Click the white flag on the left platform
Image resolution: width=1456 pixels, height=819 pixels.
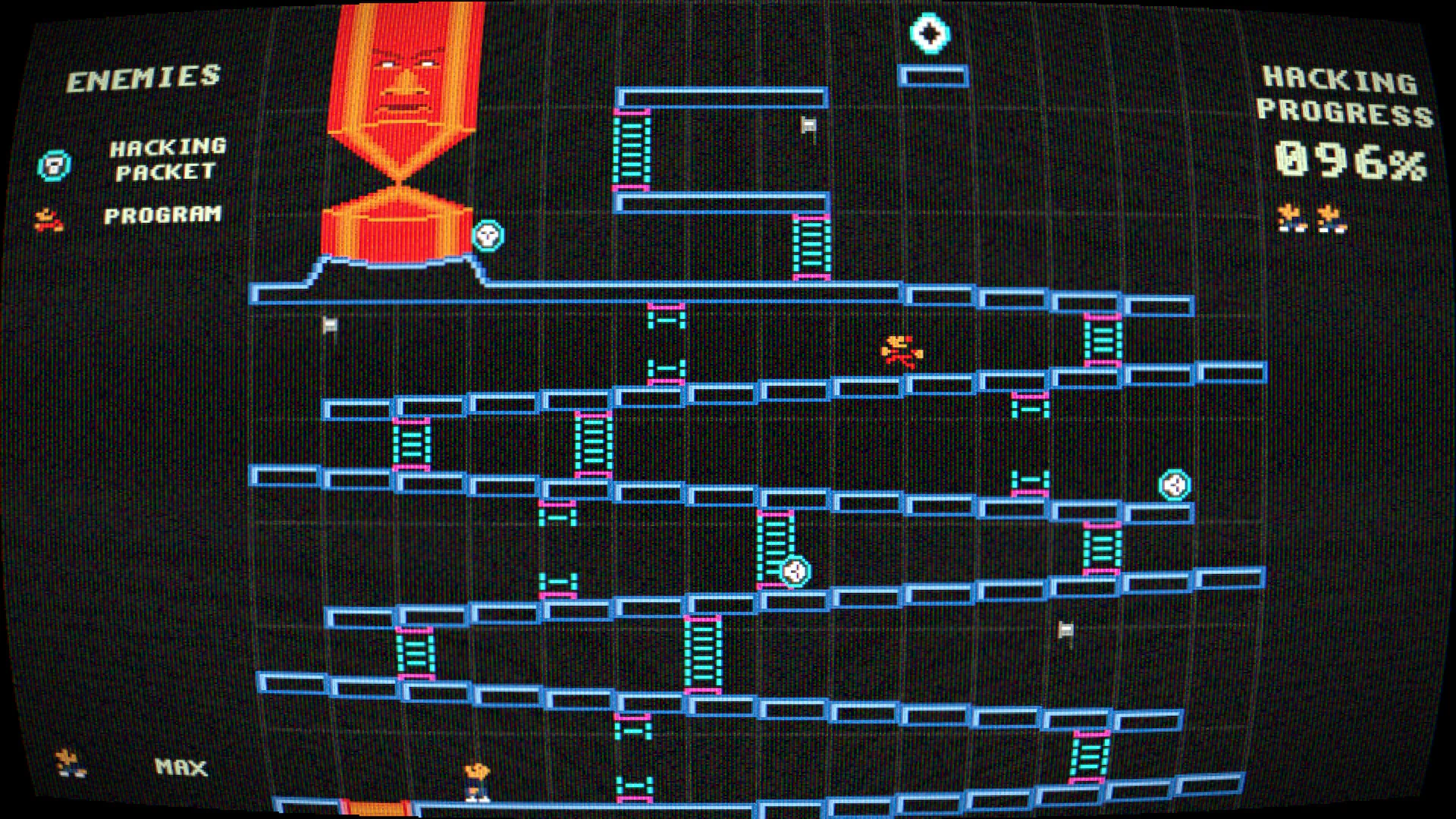tap(330, 324)
